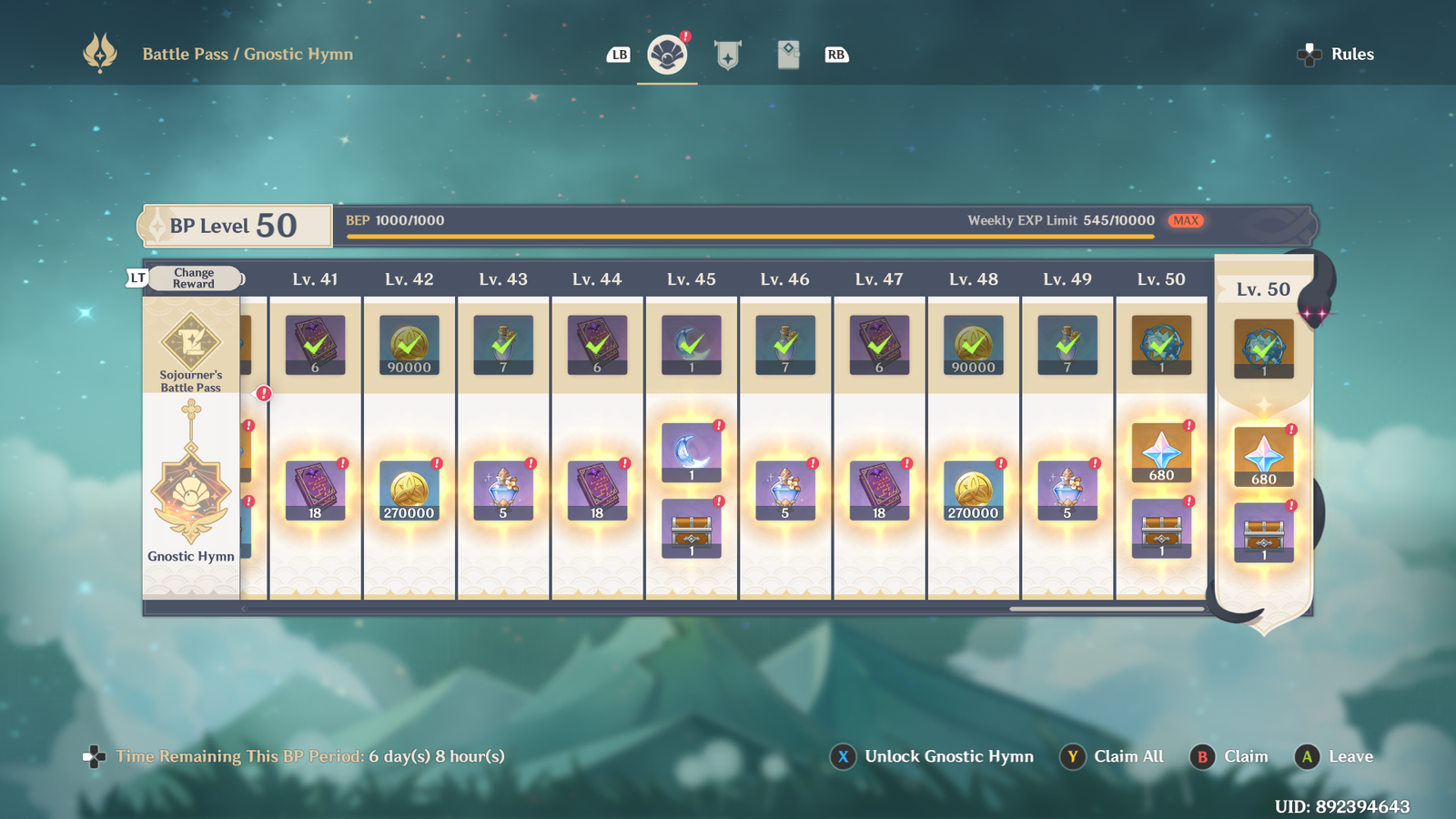Select the seashell rewards tab
The height and width of the screenshot is (819, 1456).
click(667, 55)
